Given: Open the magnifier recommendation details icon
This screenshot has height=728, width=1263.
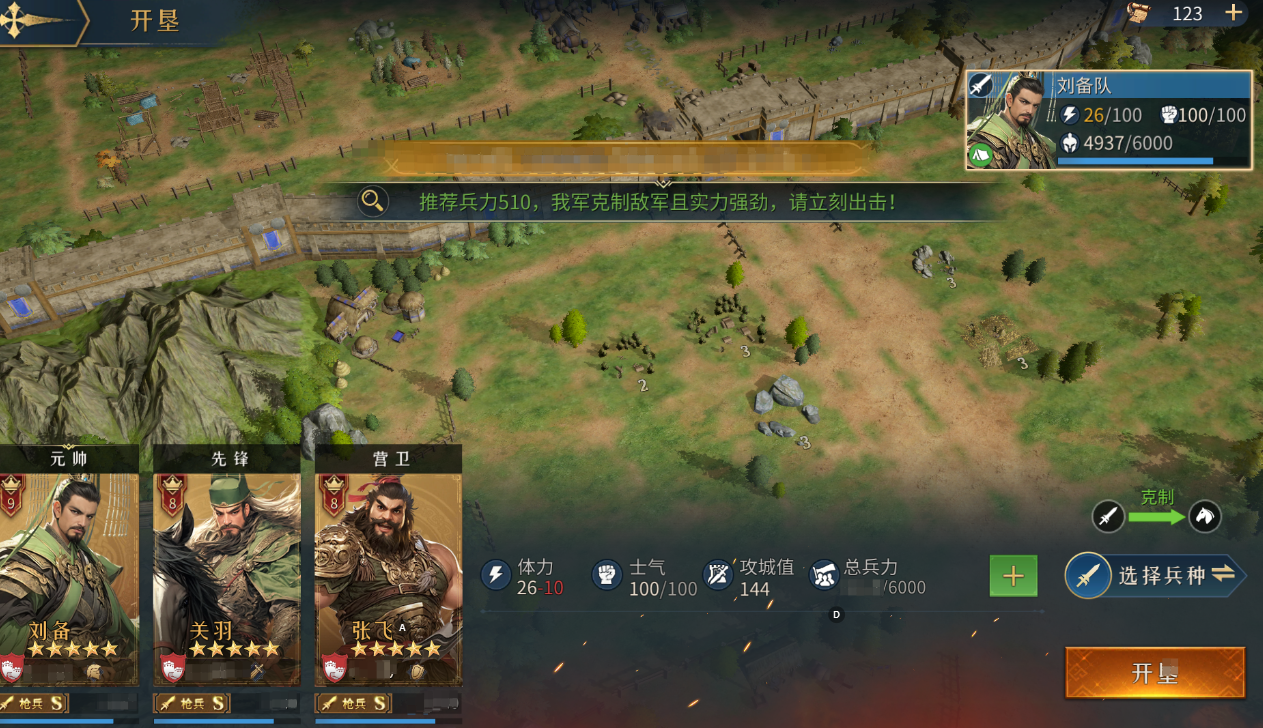Looking at the screenshot, I should (373, 201).
